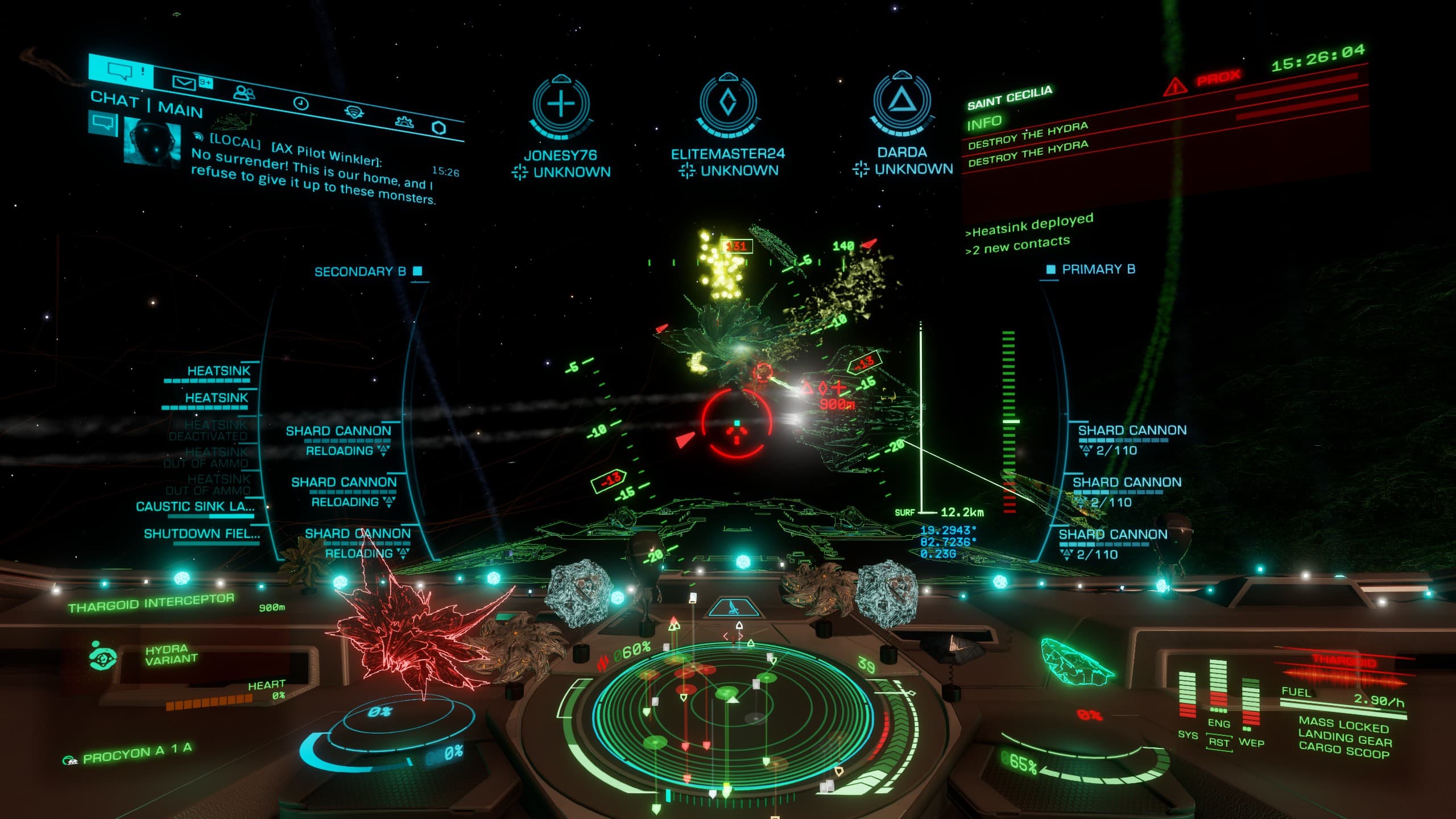Open the comms settings gear tab
Screen dimensions: 1456x819
click(404, 121)
